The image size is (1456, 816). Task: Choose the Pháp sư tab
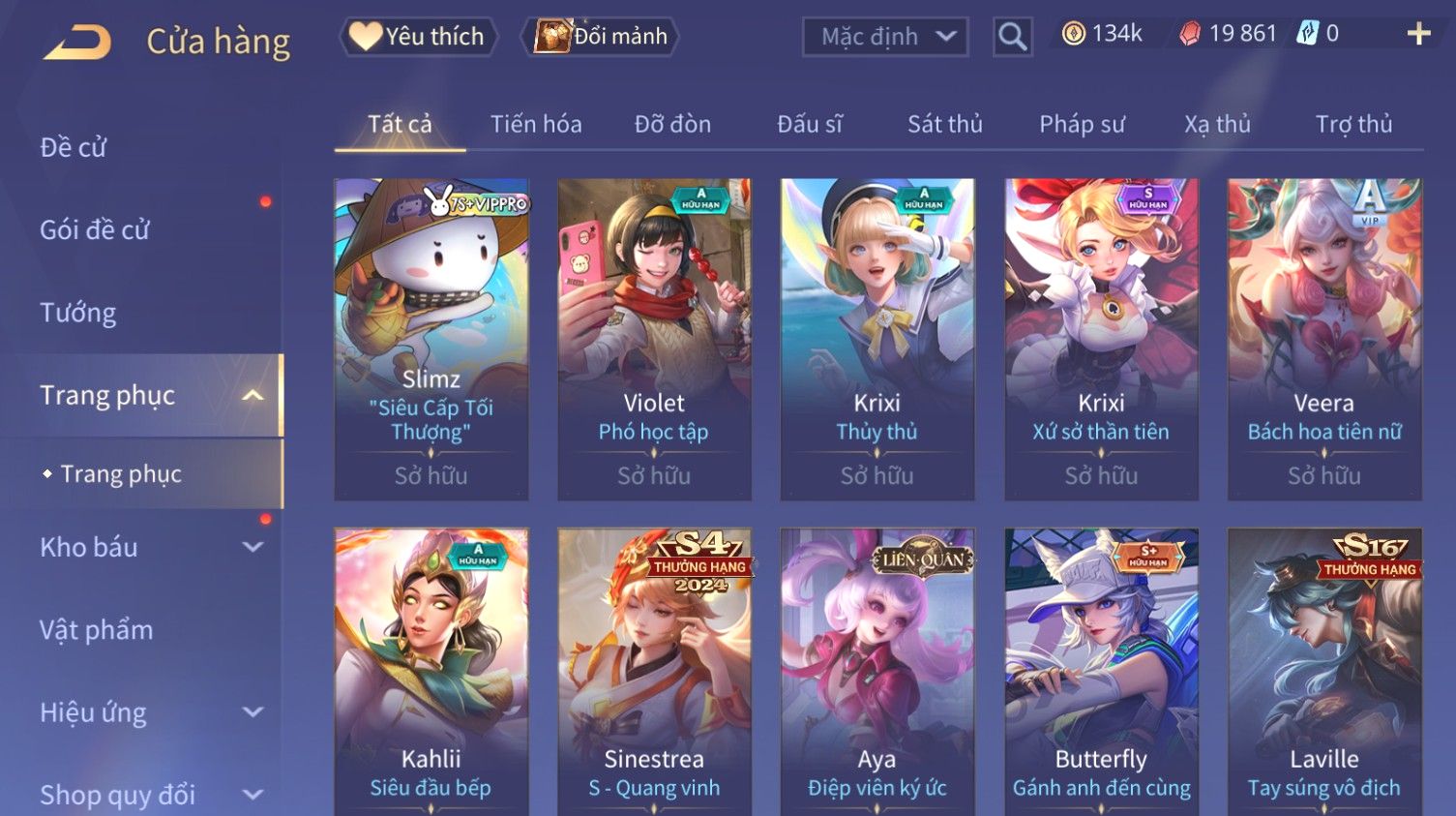click(x=1082, y=125)
